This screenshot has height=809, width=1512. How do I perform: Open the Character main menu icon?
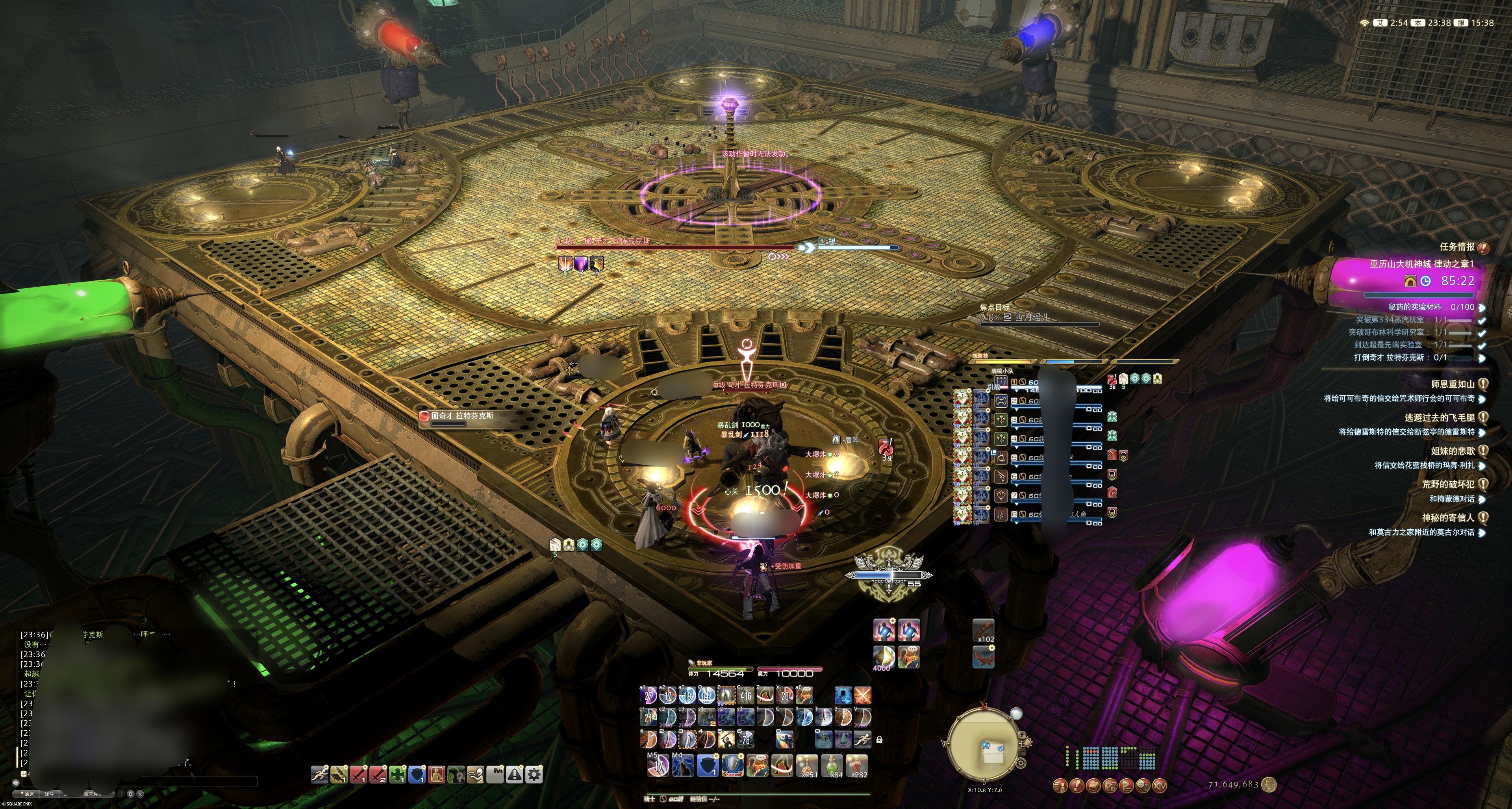(1060, 785)
